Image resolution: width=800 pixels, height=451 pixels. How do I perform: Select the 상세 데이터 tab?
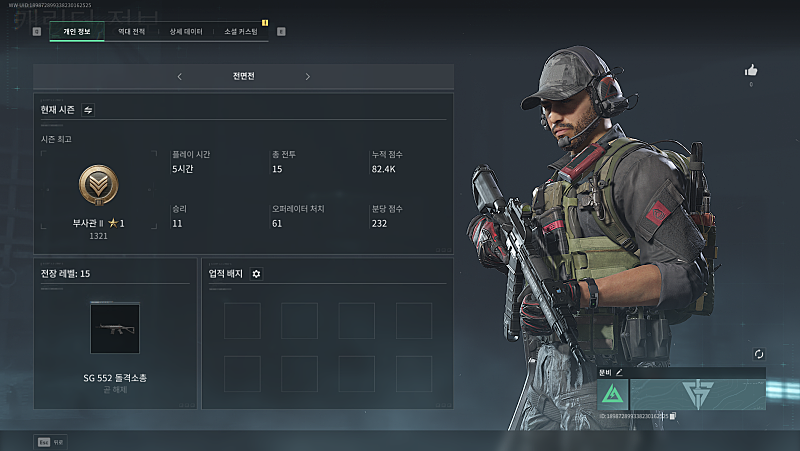click(x=185, y=32)
